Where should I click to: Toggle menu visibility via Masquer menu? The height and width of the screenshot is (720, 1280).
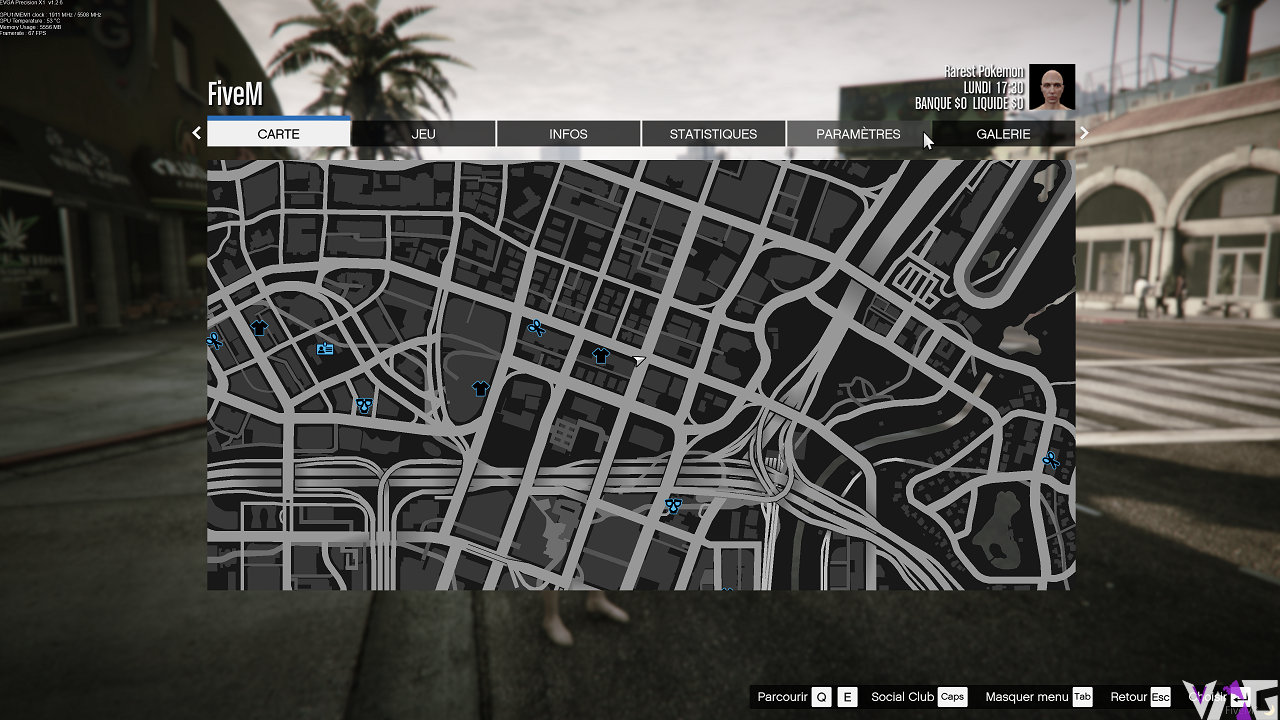point(1026,697)
